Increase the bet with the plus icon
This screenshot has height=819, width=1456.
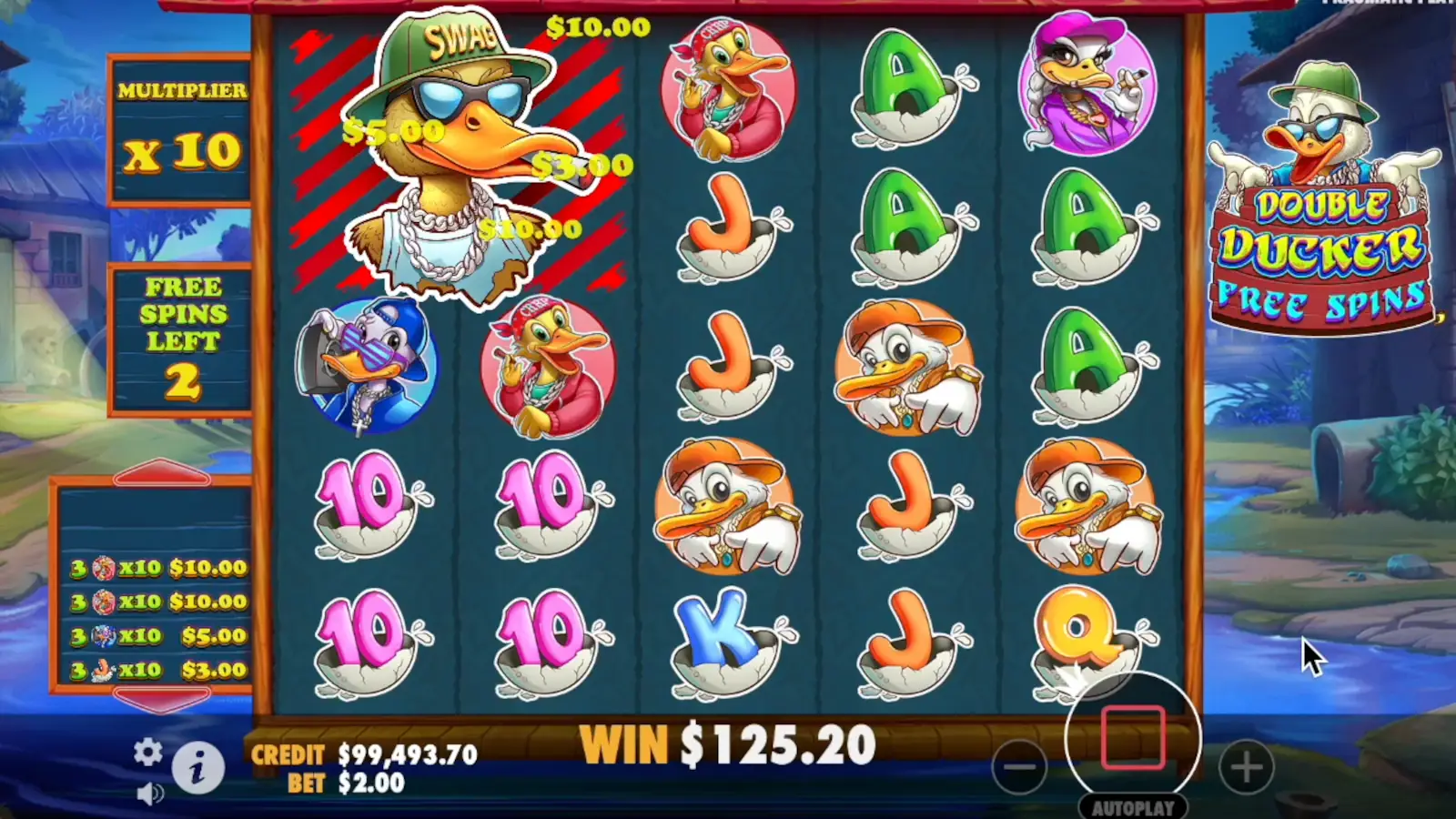(1246, 767)
